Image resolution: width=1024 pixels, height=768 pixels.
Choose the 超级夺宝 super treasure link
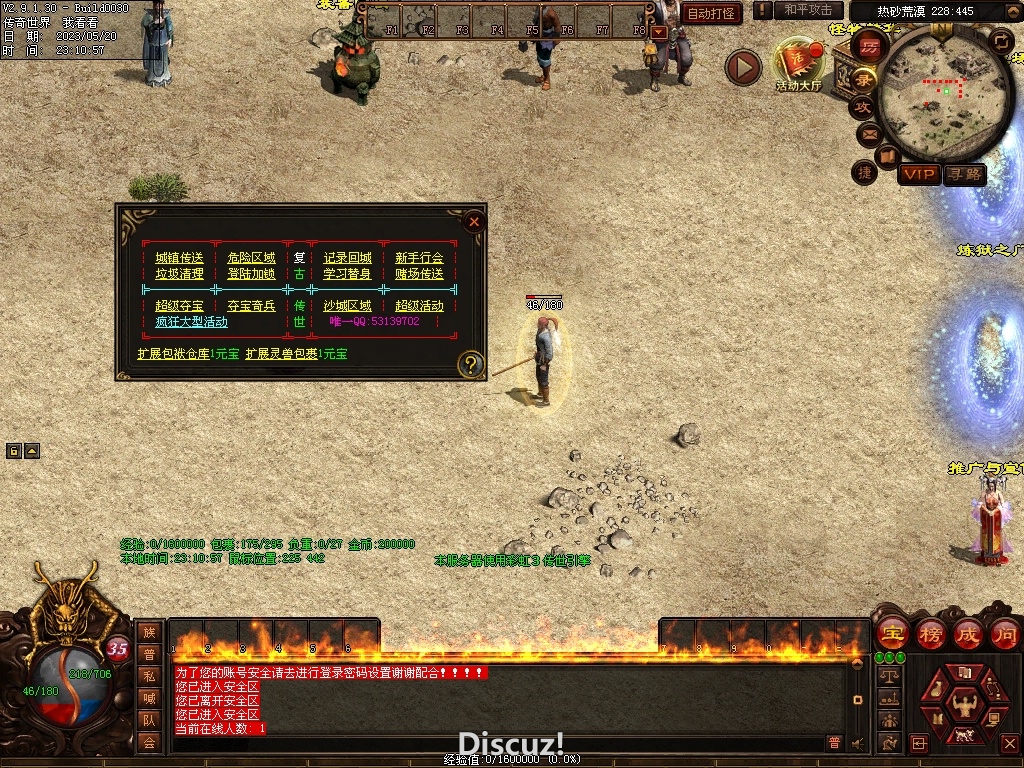pos(179,306)
